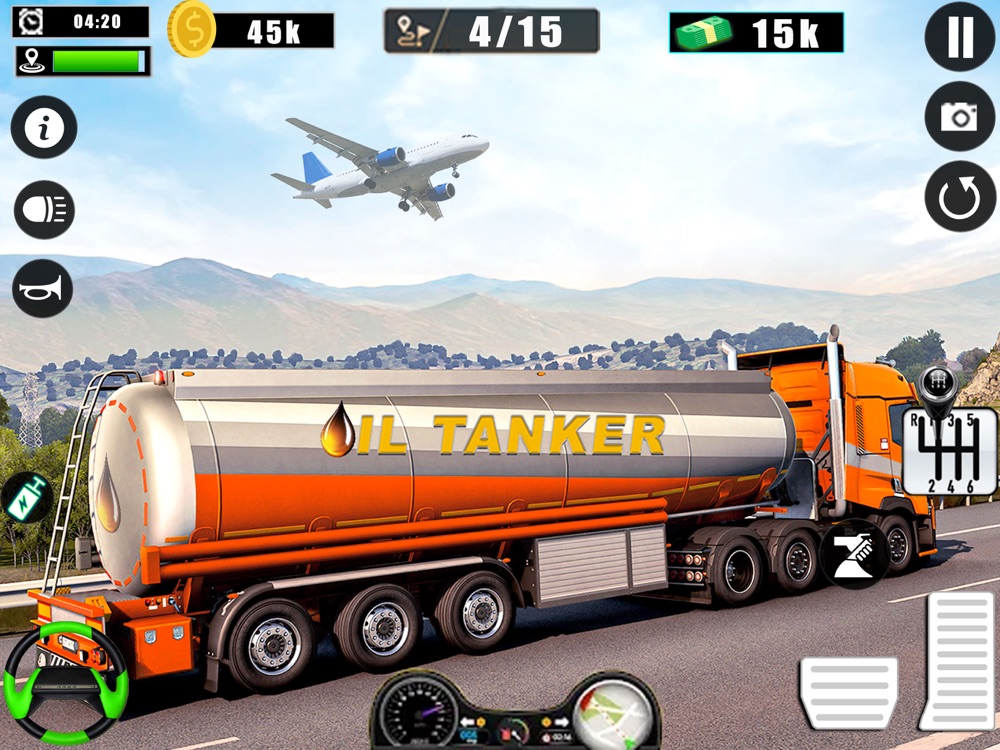
Task: Toggle the headlights
Action: [44, 210]
